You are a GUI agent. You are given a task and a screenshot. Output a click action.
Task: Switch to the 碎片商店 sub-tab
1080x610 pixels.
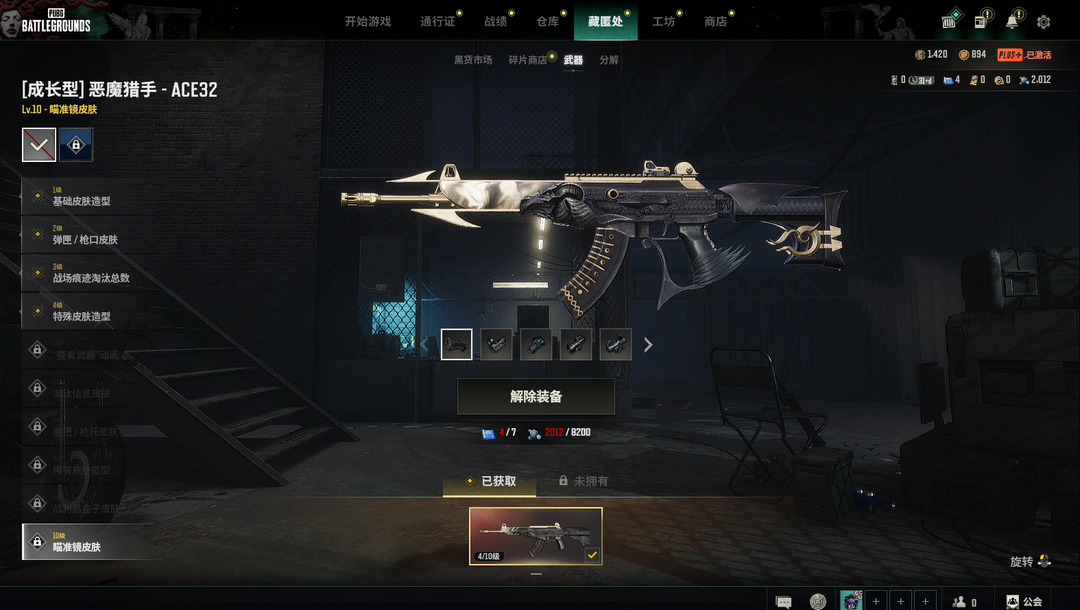[527, 60]
